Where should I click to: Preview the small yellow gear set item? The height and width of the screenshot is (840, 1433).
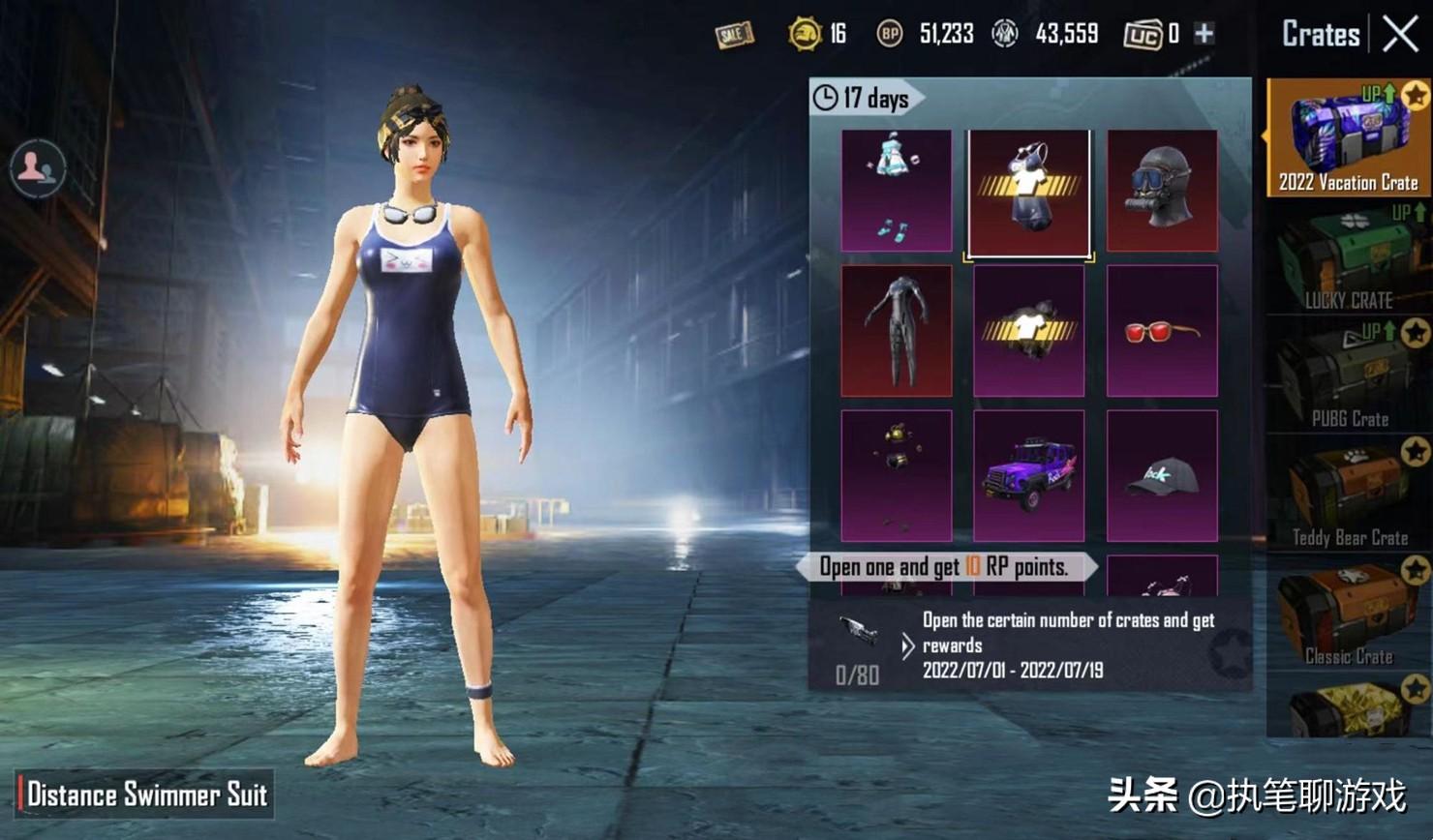click(x=897, y=475)
